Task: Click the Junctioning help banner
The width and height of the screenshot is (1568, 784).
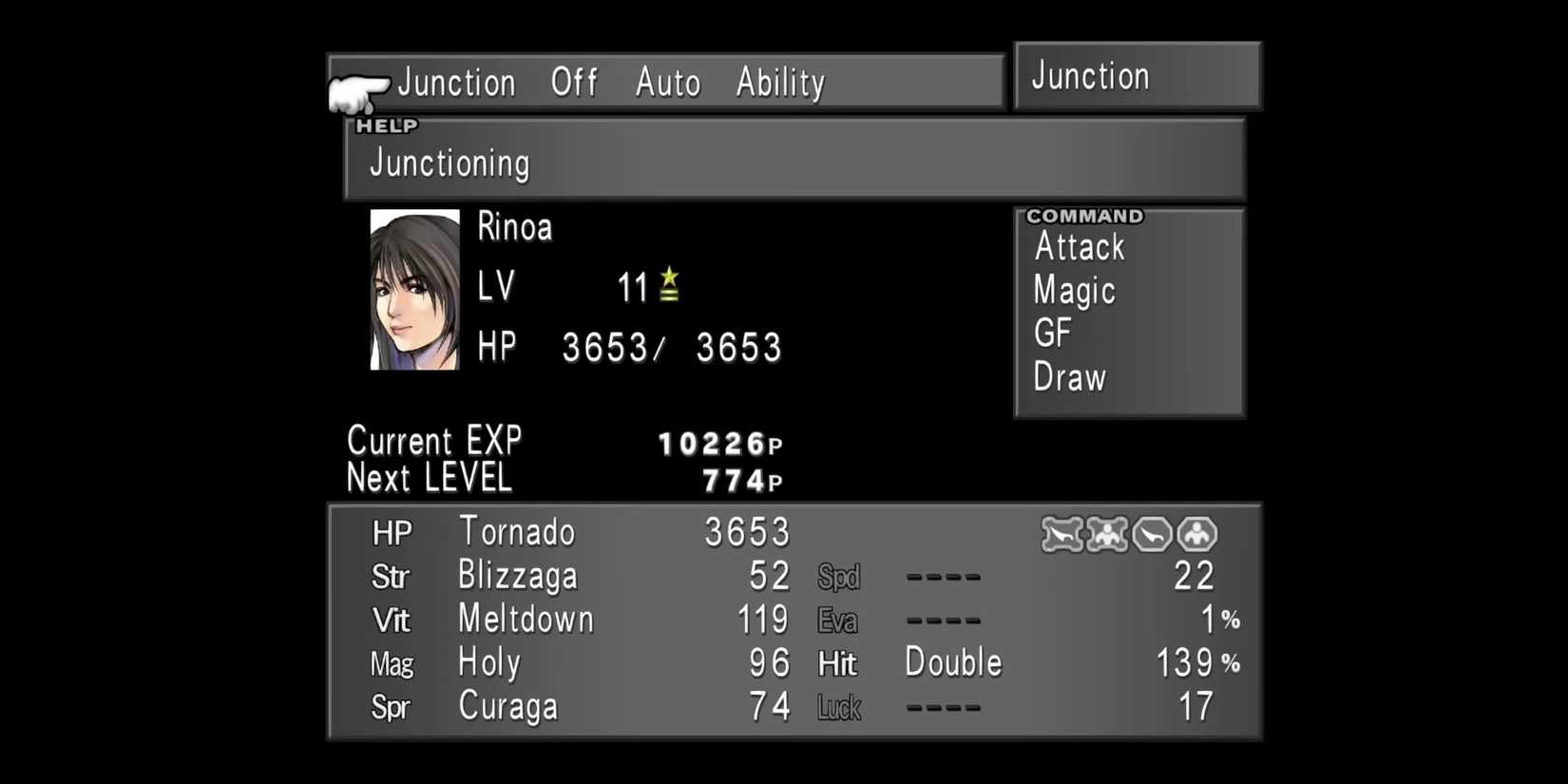Action: point(448,163)
